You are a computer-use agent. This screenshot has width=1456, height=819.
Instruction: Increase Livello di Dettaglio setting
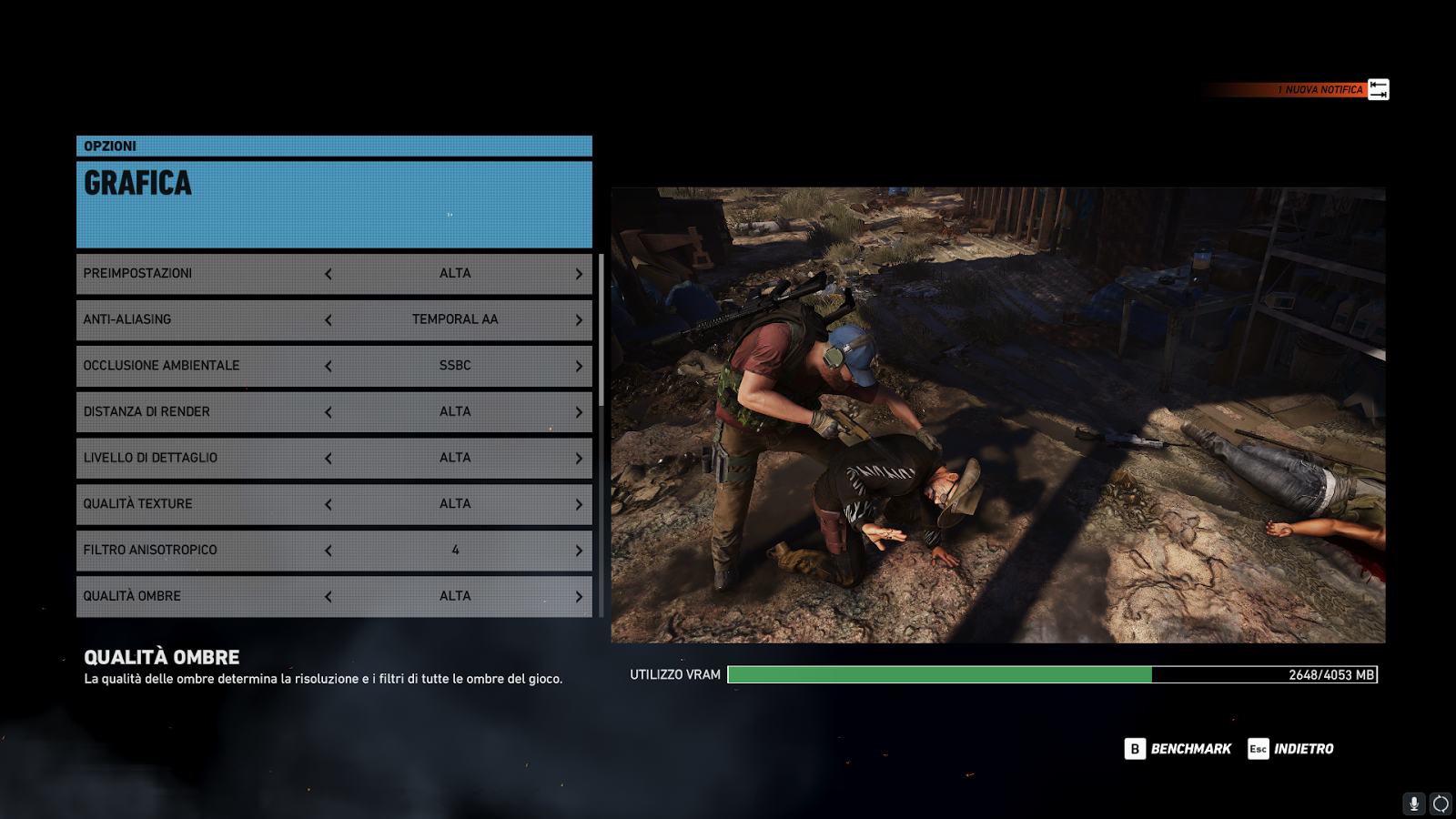click(x=579, y=459)
